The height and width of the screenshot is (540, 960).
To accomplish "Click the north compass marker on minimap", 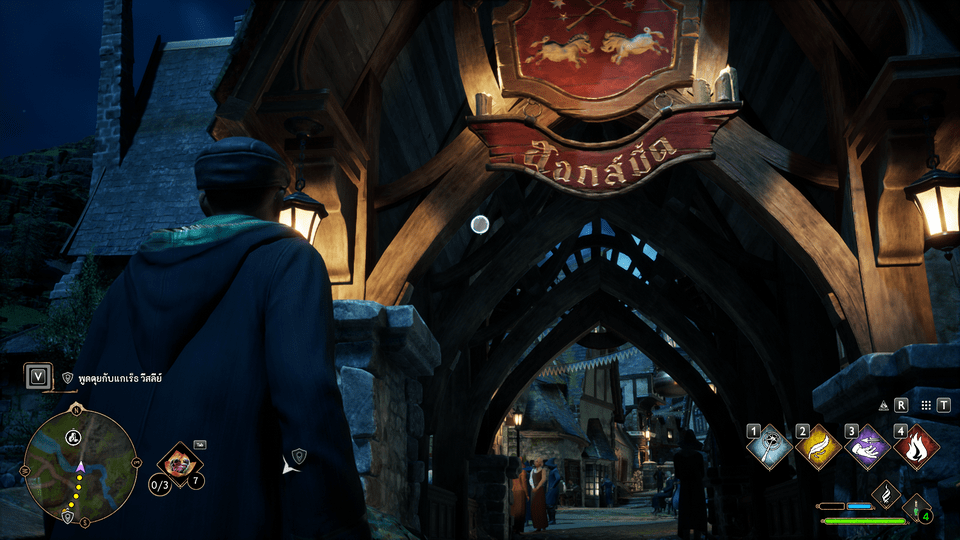I will 76,410.
